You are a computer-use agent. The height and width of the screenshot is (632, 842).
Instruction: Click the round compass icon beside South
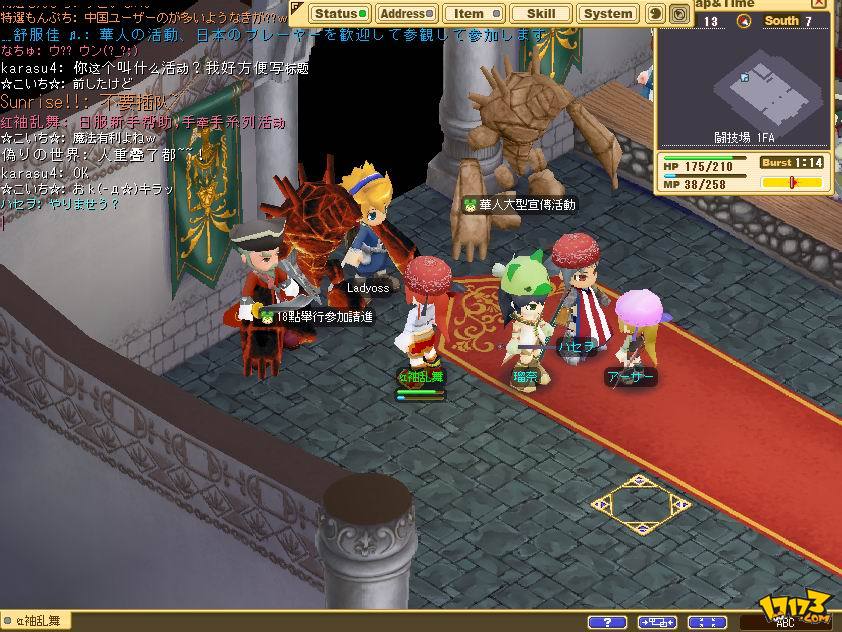coord(744,21)
